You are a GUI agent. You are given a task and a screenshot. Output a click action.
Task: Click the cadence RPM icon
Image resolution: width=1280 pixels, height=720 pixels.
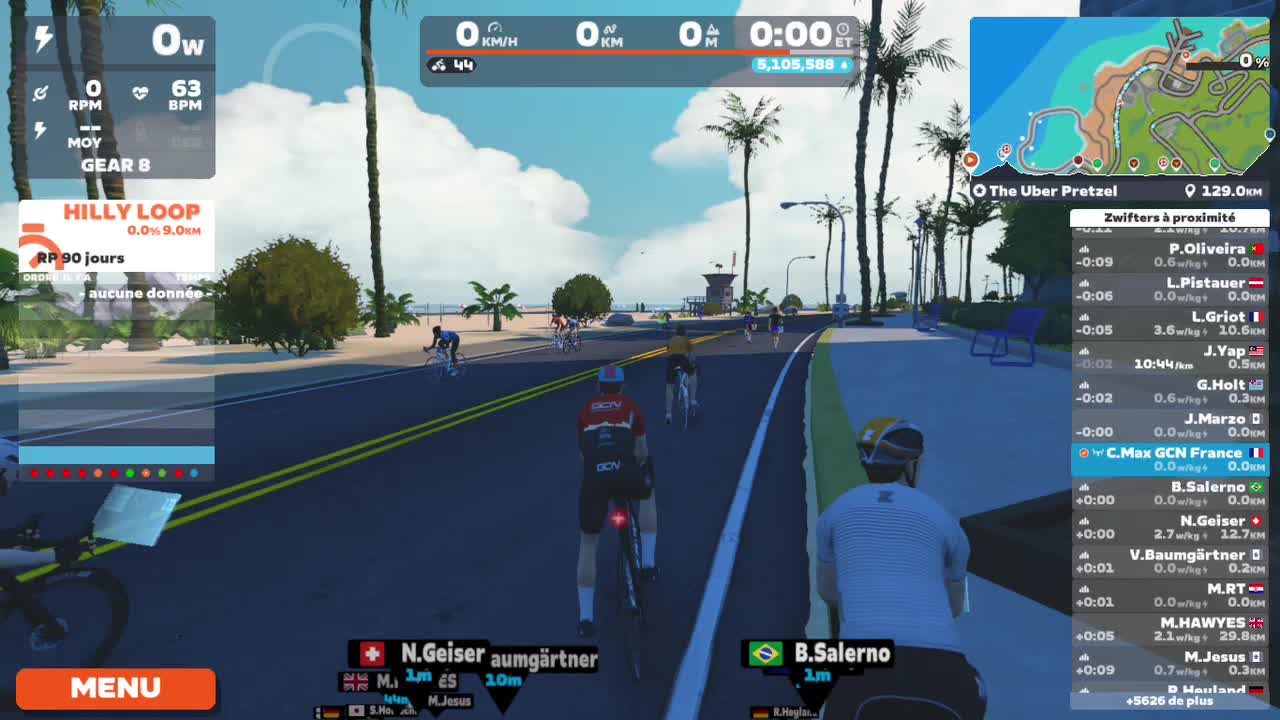pyautogui.click(x=41, y=92)
